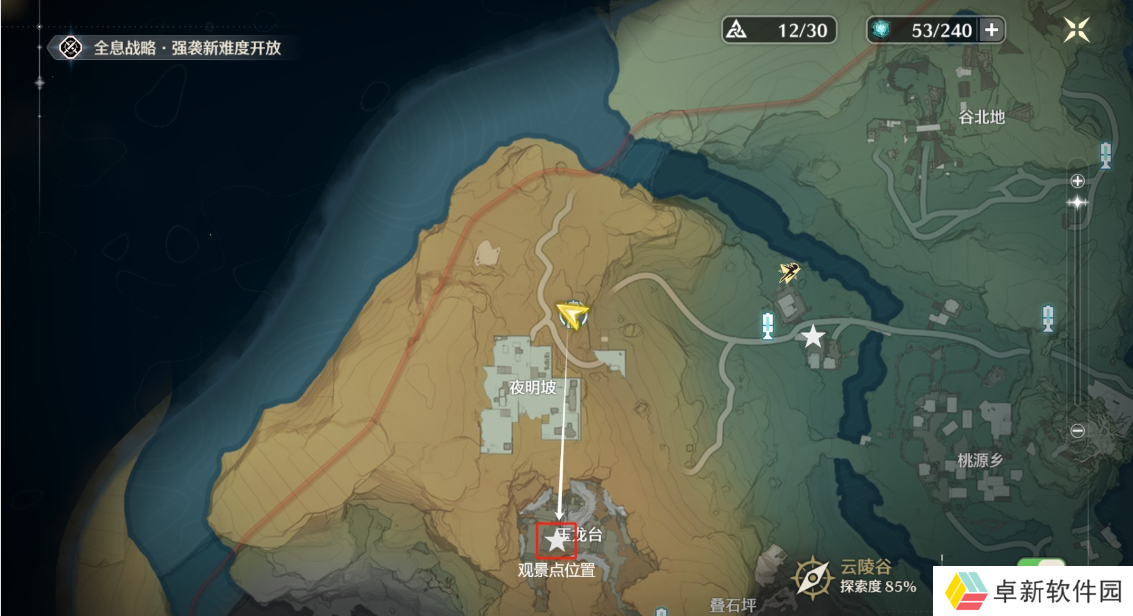Viewport: 1133px width, 616px height.
Task: Click the sparkle handle on the zoom slider
Action: point(1077,202)
